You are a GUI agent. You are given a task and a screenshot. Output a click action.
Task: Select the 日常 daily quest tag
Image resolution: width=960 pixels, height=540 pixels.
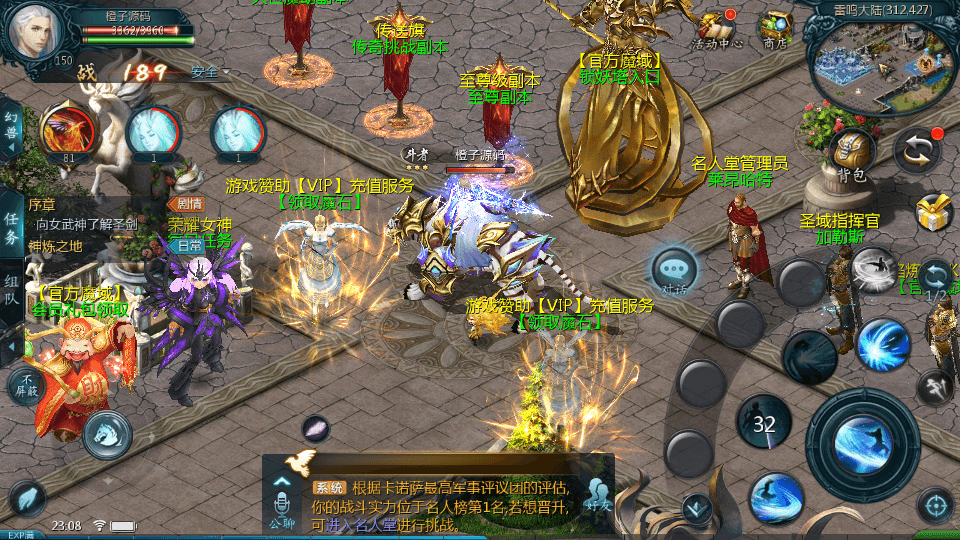coord(184,245)
